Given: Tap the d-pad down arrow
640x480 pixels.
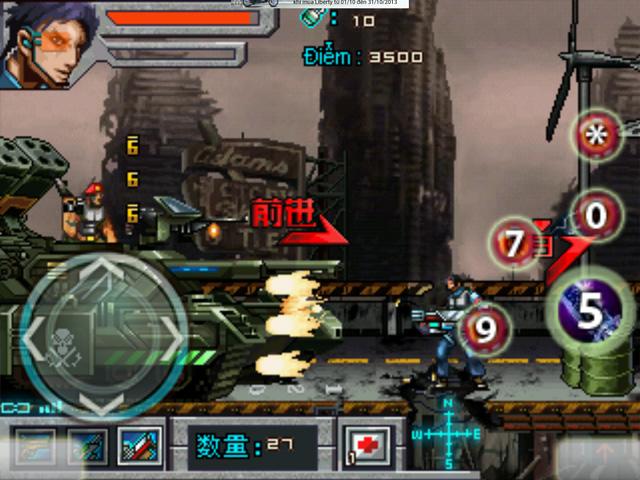Looking at the screenshot, I should coord(101,400).
